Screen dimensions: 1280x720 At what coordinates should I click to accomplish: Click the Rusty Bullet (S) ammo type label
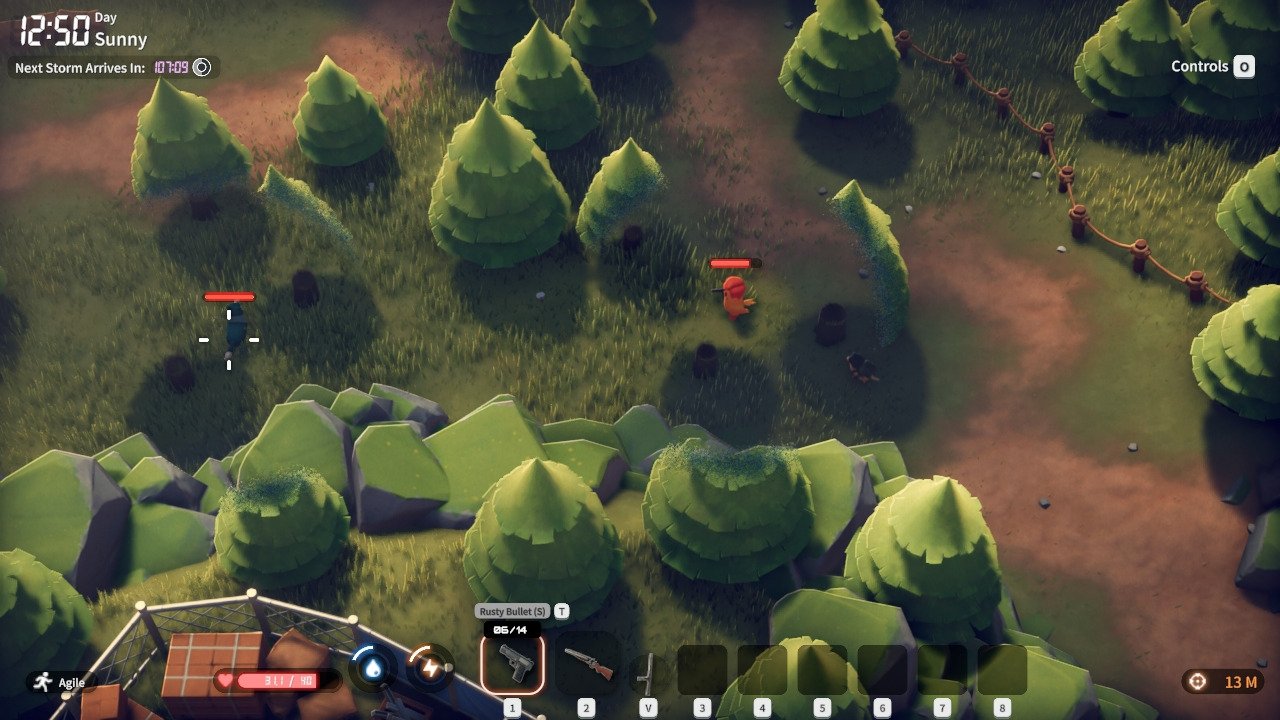(512, 611)
